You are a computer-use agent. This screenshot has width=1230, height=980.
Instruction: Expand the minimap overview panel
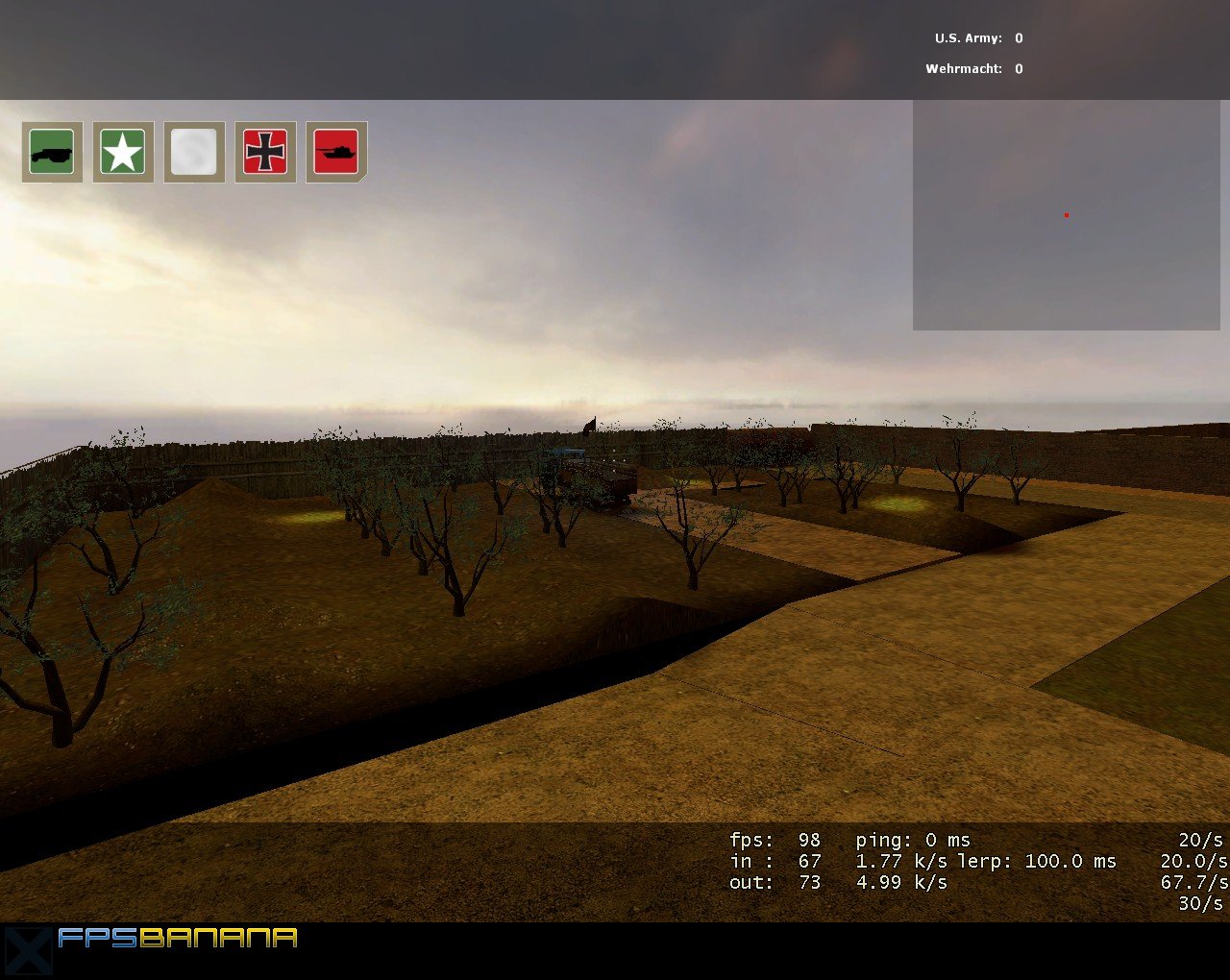coord(1067,216)
